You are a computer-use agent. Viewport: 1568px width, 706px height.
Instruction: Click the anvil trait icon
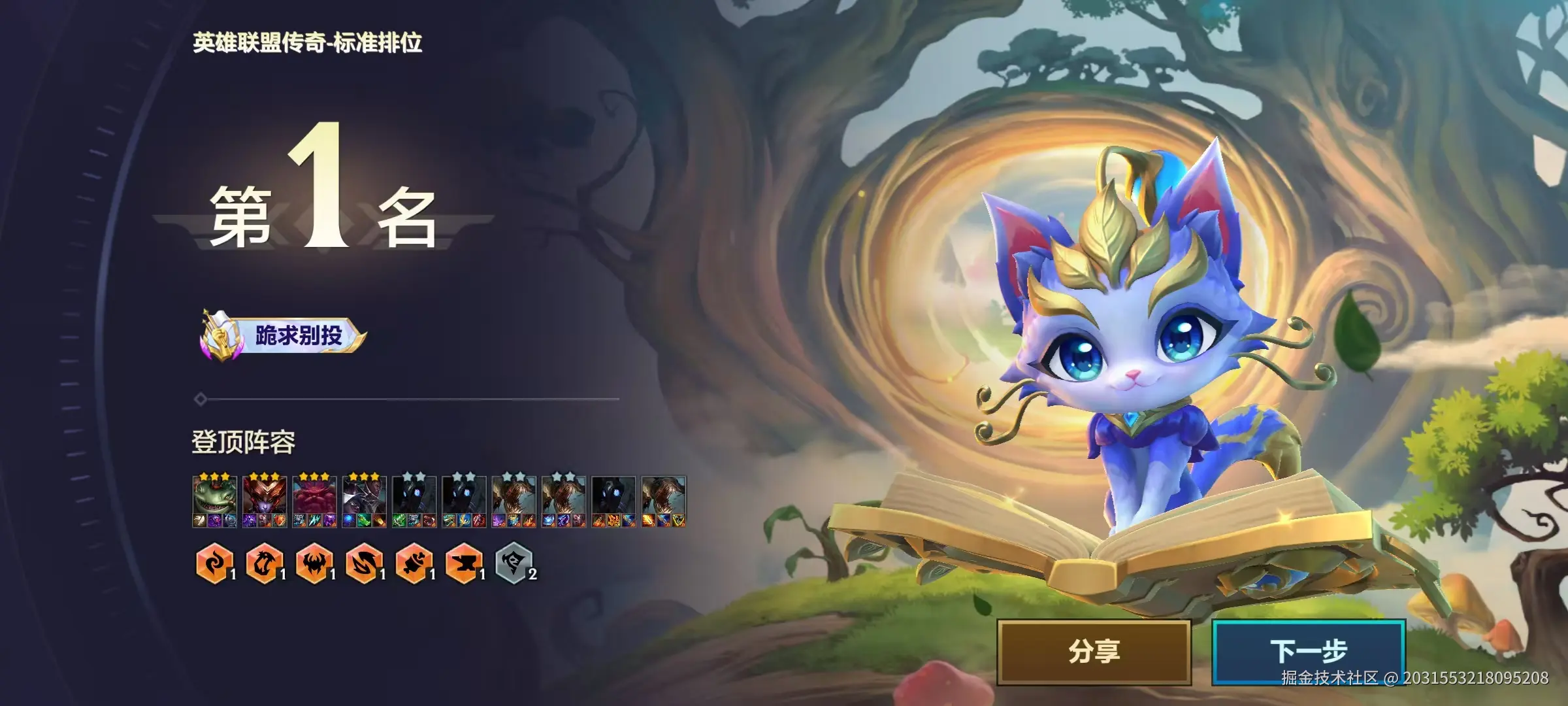463,563
